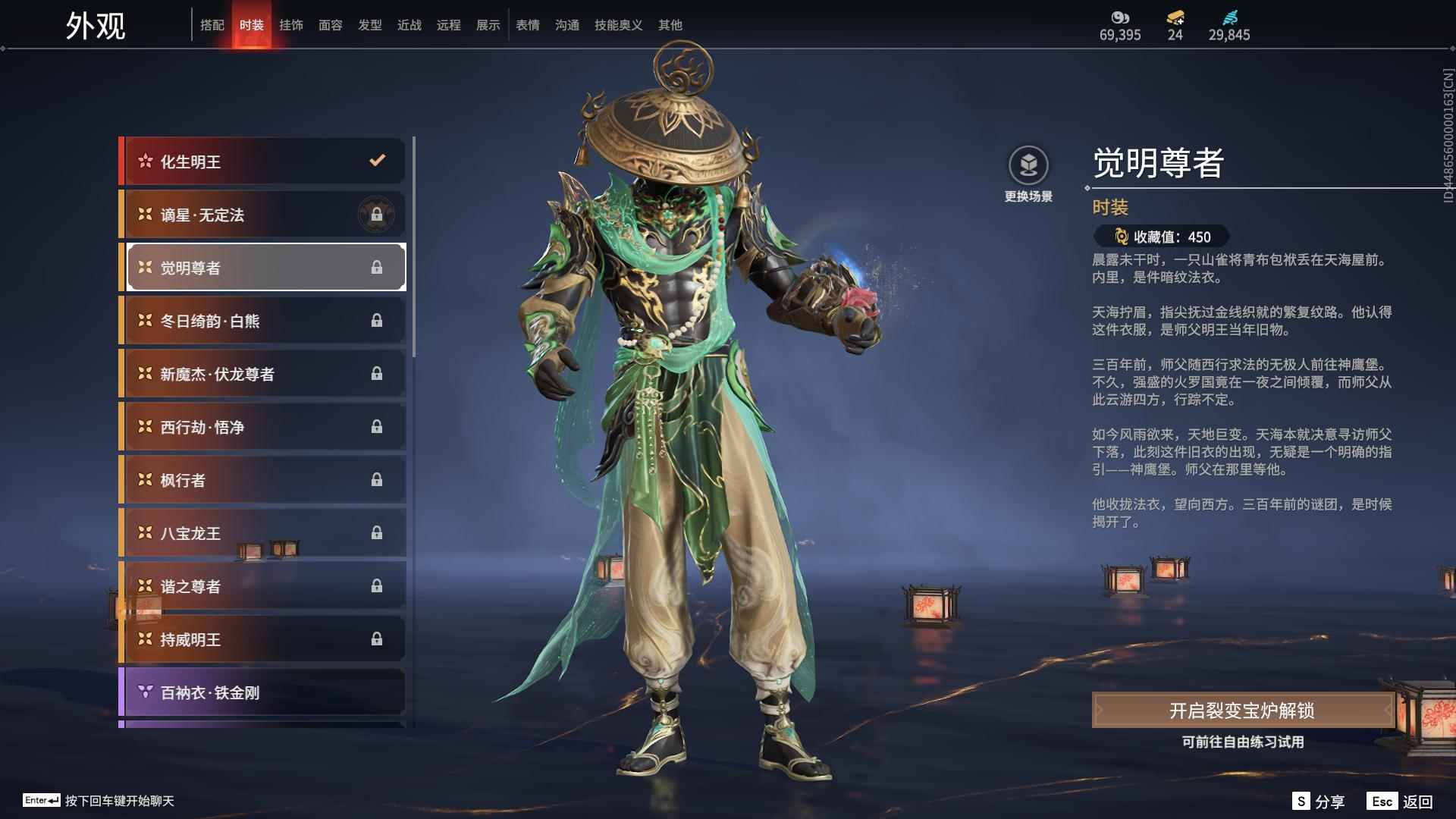Click the 更换场景 scene change icon
Screen dimensions: 1456x819
click(1028, 166)
